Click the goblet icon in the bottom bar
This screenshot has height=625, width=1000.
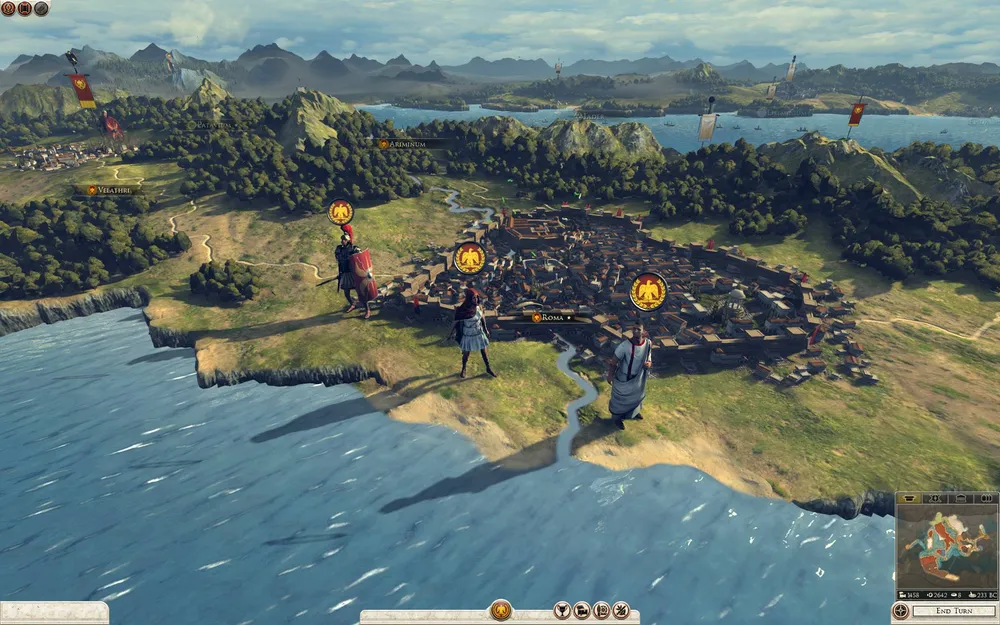pos(562,610)
